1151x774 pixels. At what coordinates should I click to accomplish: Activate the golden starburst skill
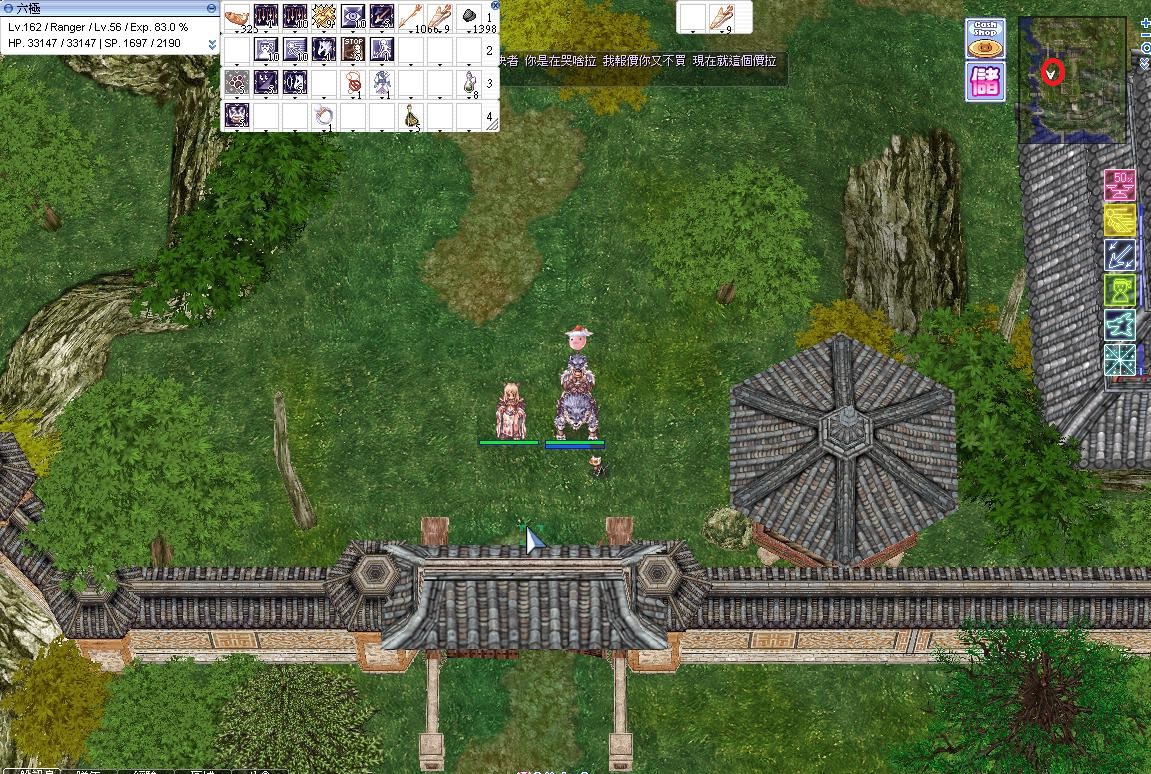324,17
